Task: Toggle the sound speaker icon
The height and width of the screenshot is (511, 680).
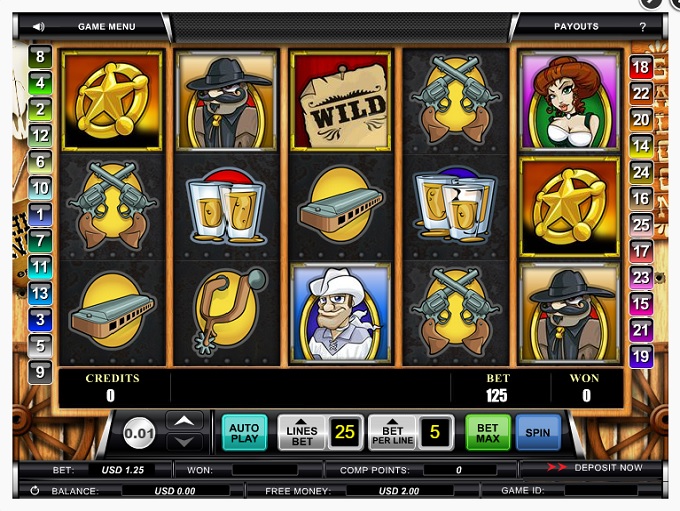Action: pyautogui.click(x=38, y=26)
